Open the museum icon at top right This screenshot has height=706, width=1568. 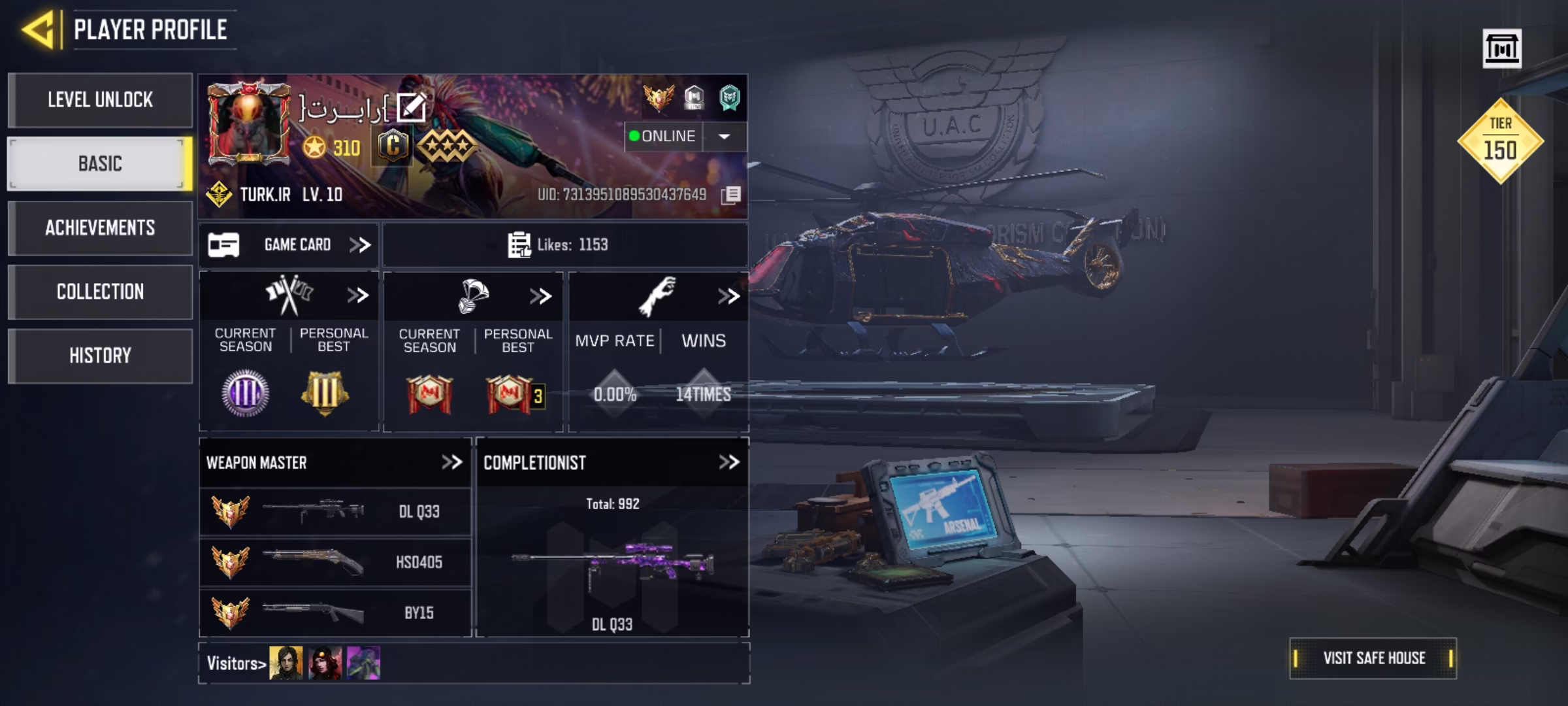1504,49
